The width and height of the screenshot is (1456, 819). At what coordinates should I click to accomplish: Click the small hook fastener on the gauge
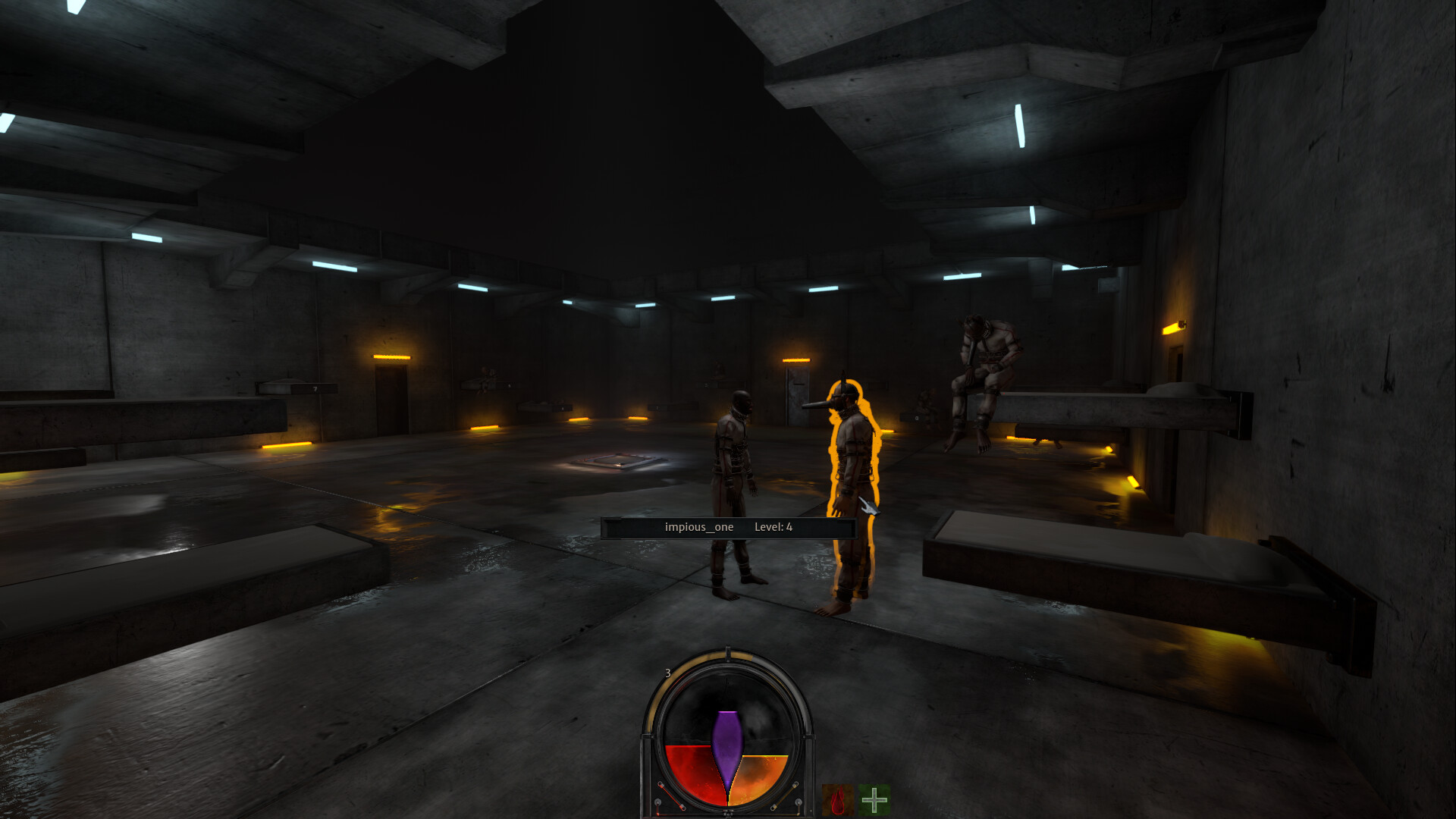pos(660,783)
